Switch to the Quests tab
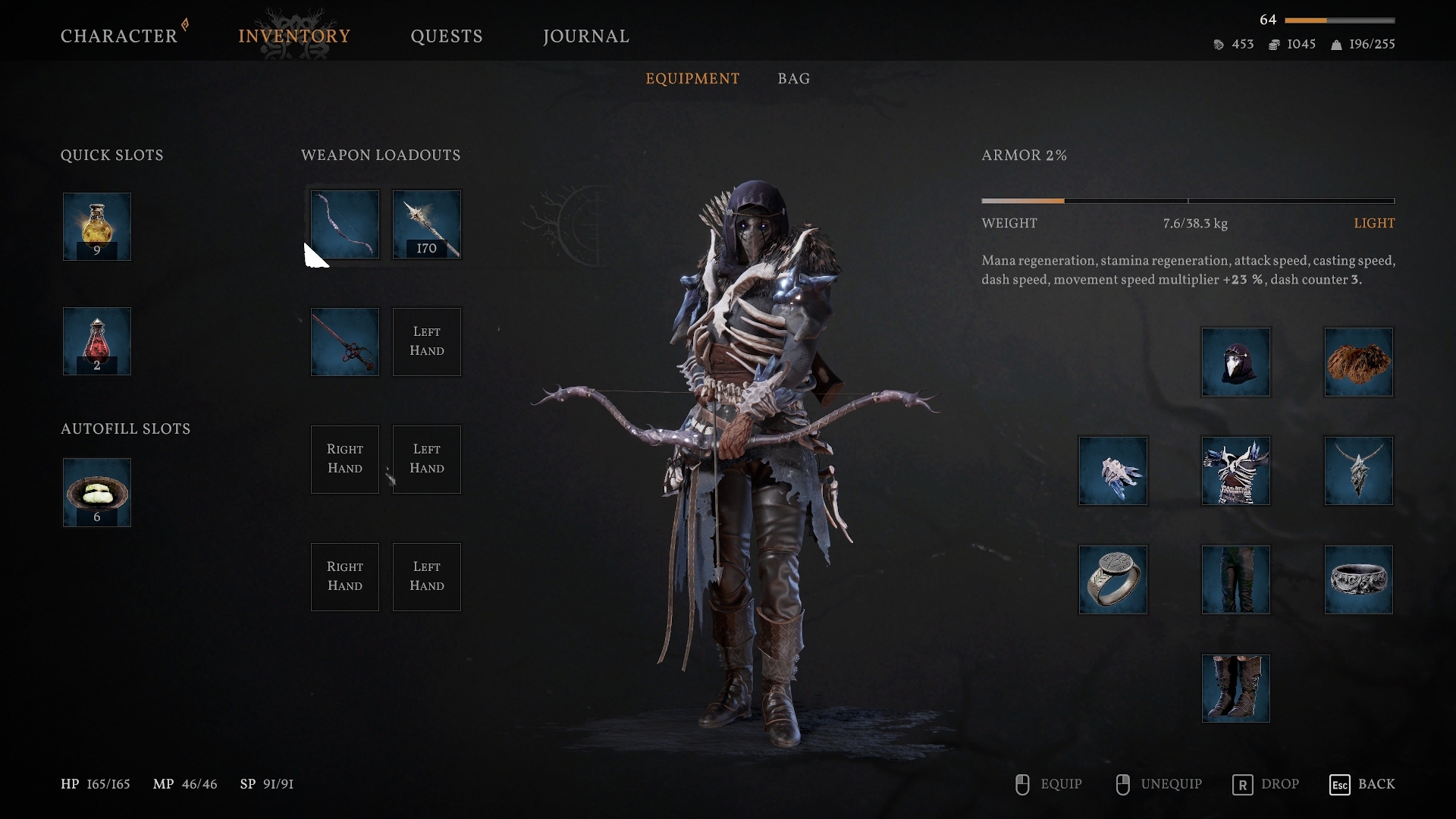 point(447,36)
